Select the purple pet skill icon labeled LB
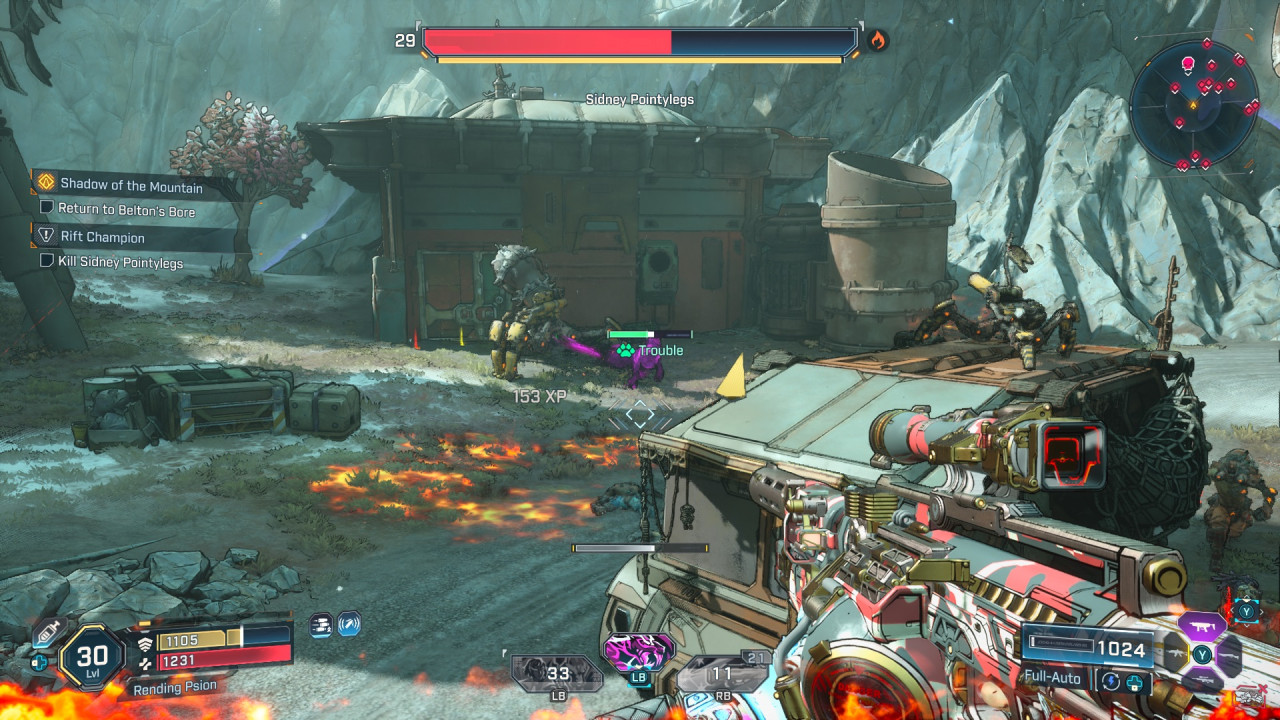The height and width of the screenshot is (720, 1280). 638,652
